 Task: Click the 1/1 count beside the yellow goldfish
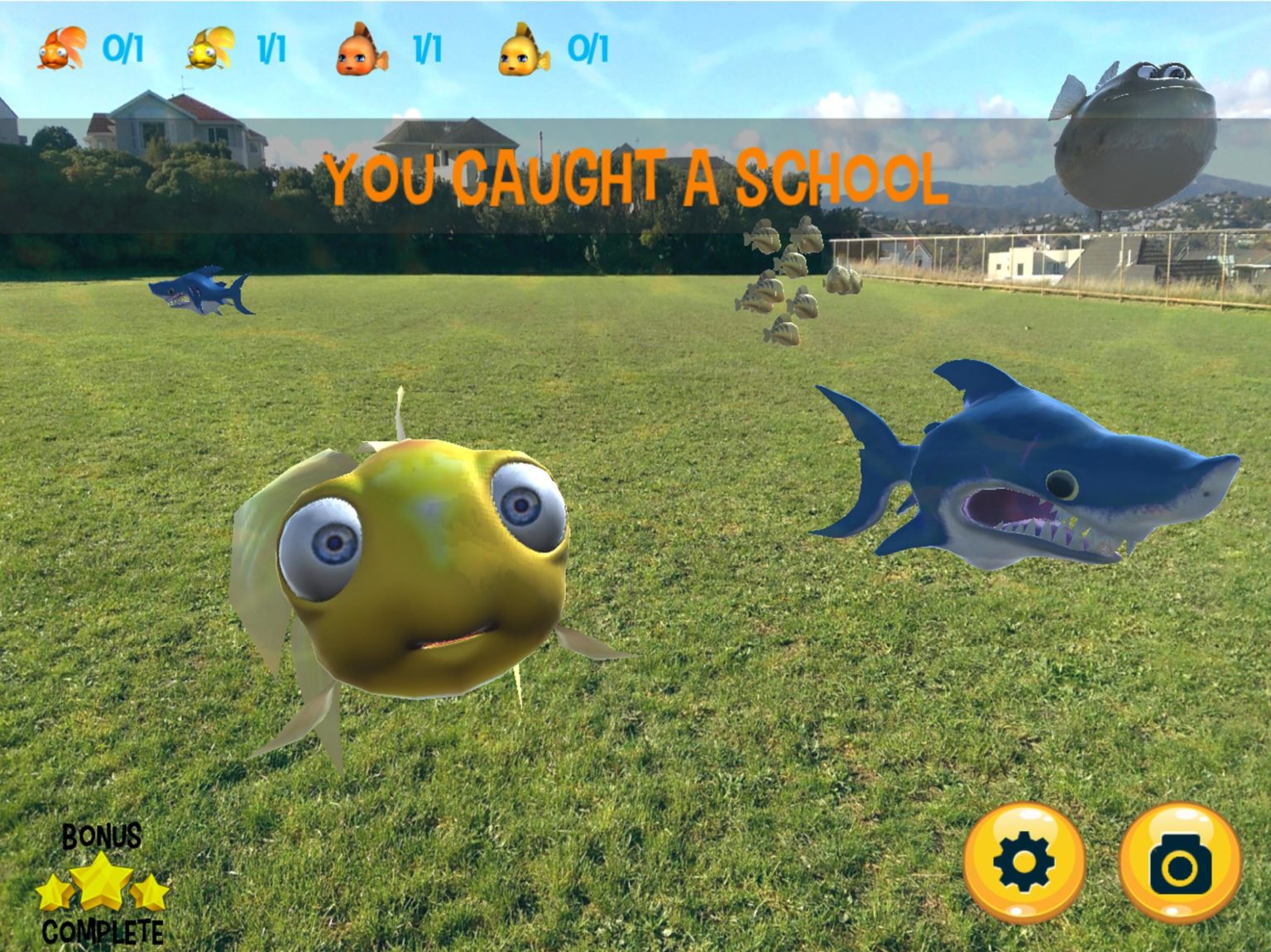point(269,48)
